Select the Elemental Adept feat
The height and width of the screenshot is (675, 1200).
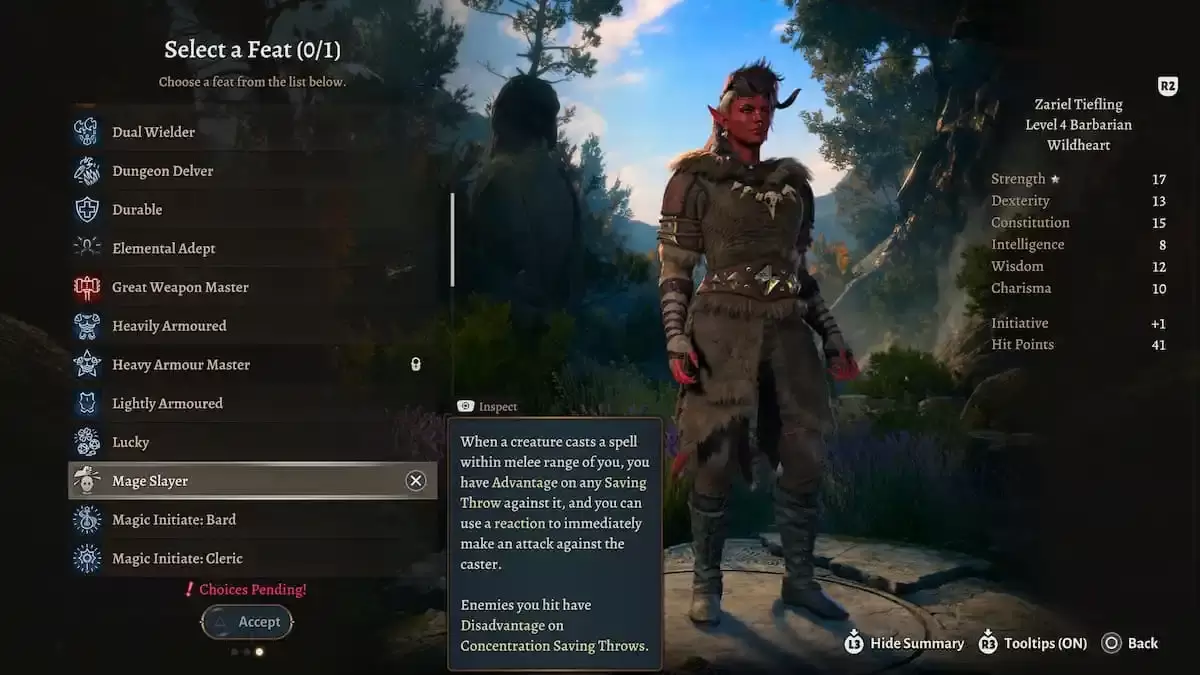[x=163, y=248]
